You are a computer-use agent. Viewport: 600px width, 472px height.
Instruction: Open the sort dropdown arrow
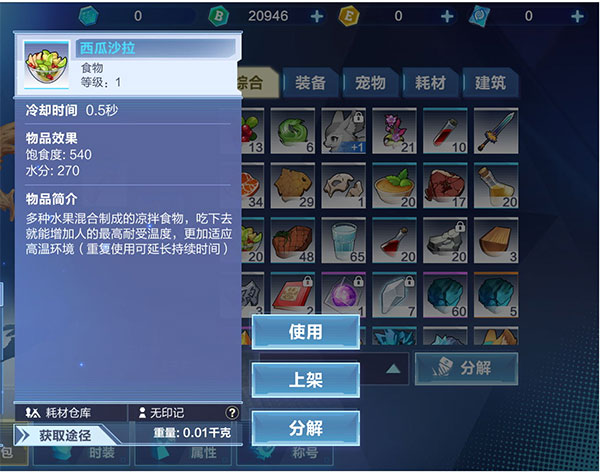[x=393, y=369]
